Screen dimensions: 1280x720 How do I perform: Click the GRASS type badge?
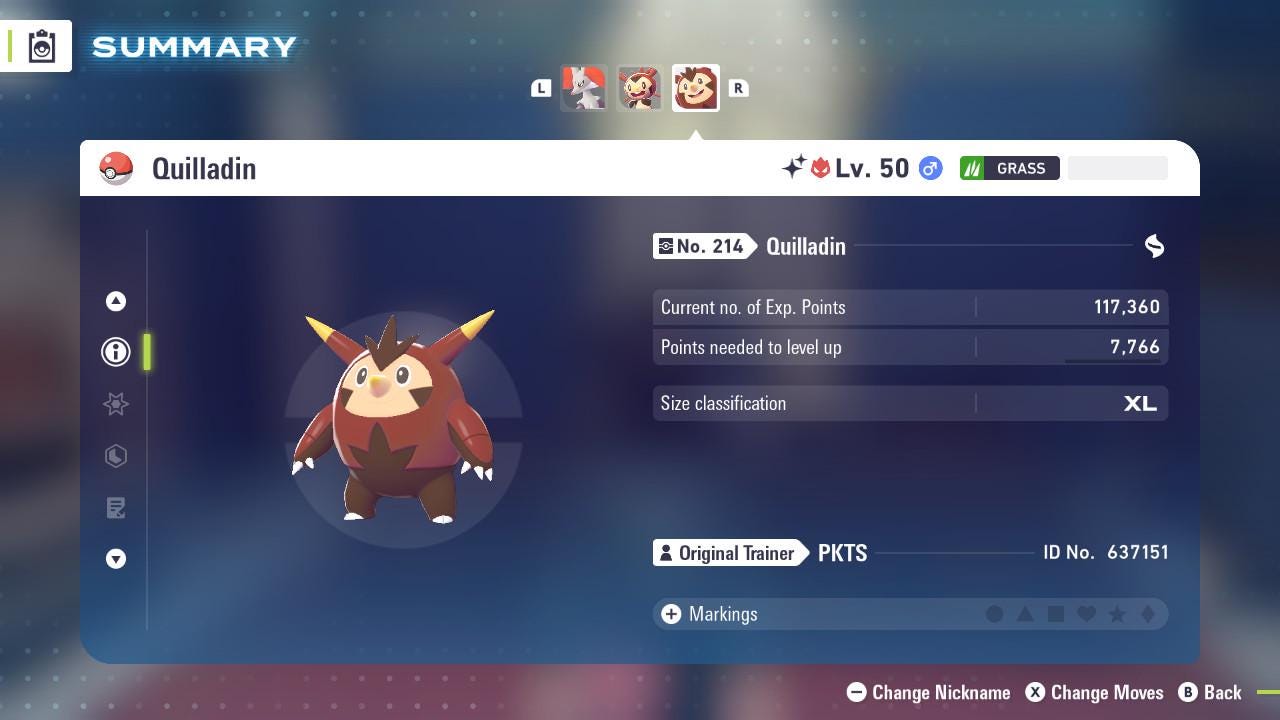click(1010, 168)
